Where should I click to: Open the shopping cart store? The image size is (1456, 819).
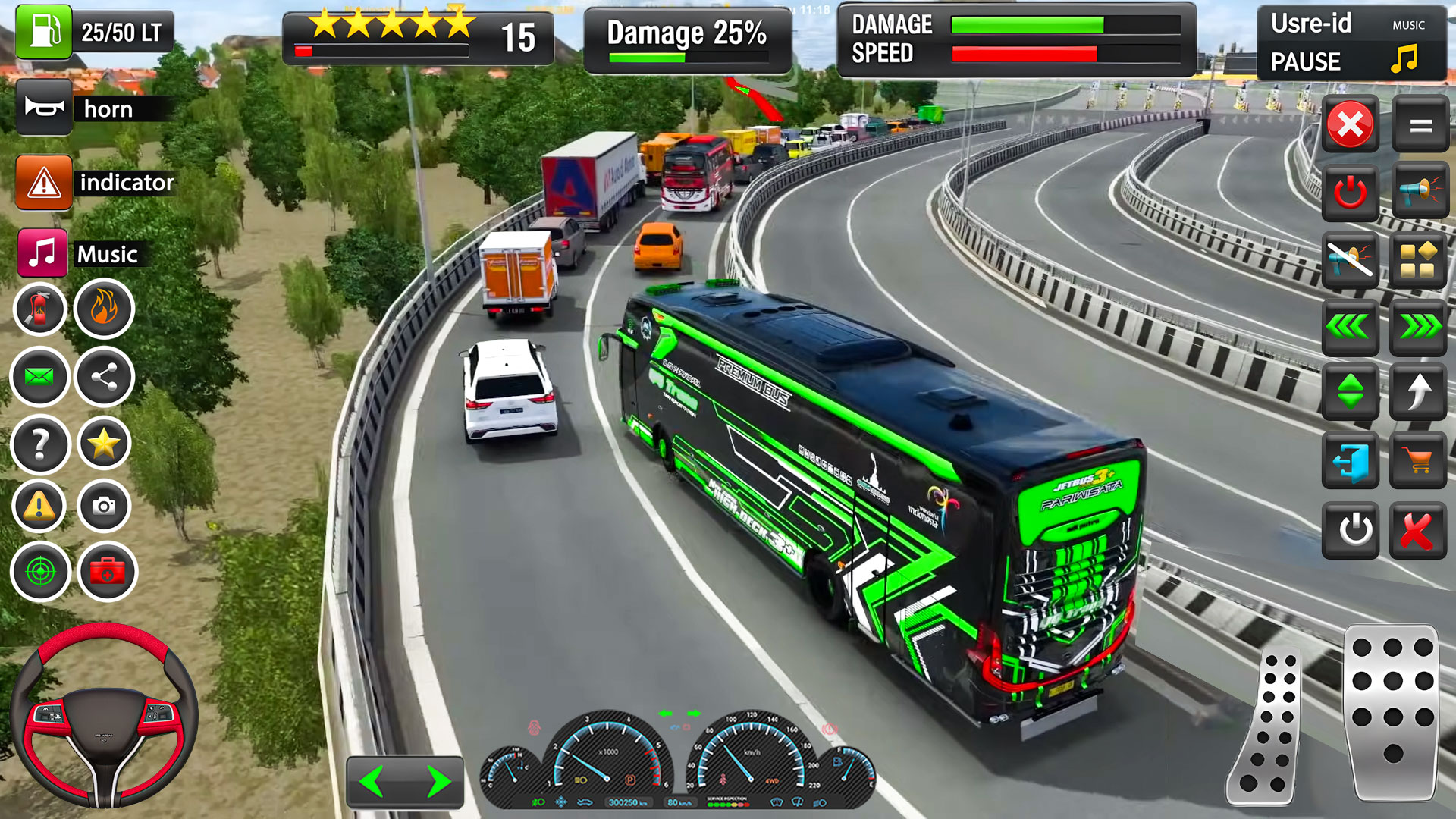pos(1417,460)
